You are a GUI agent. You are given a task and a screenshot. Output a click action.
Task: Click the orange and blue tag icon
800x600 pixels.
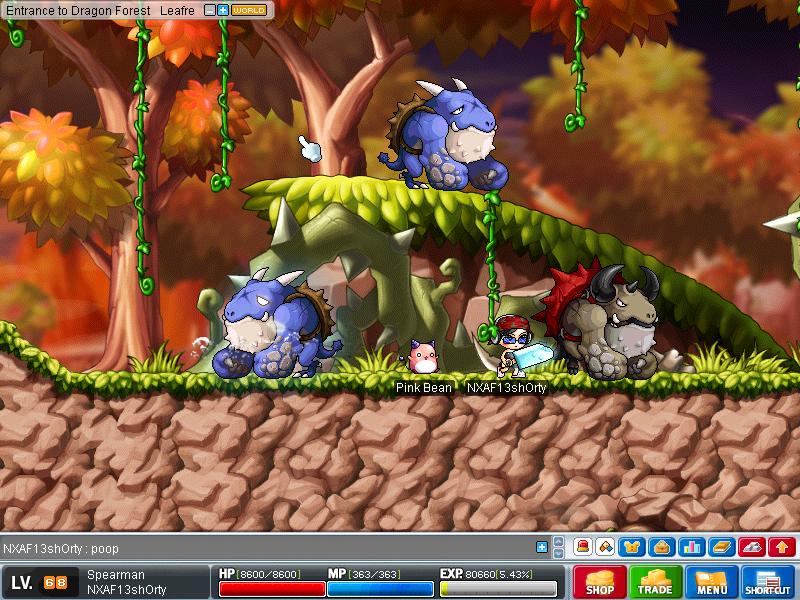point(606,547)
